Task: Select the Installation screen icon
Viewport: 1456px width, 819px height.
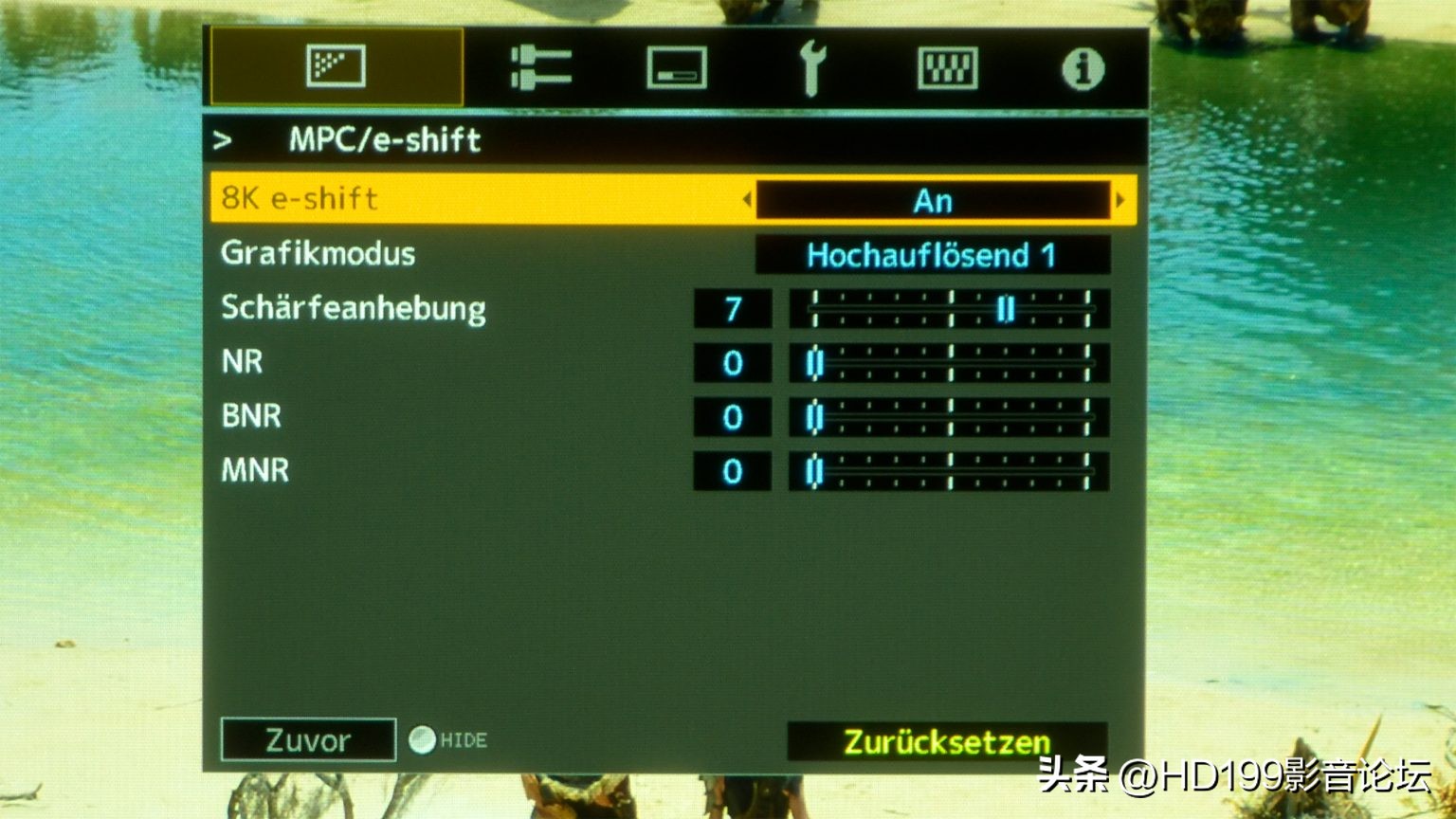Action: 674,66
